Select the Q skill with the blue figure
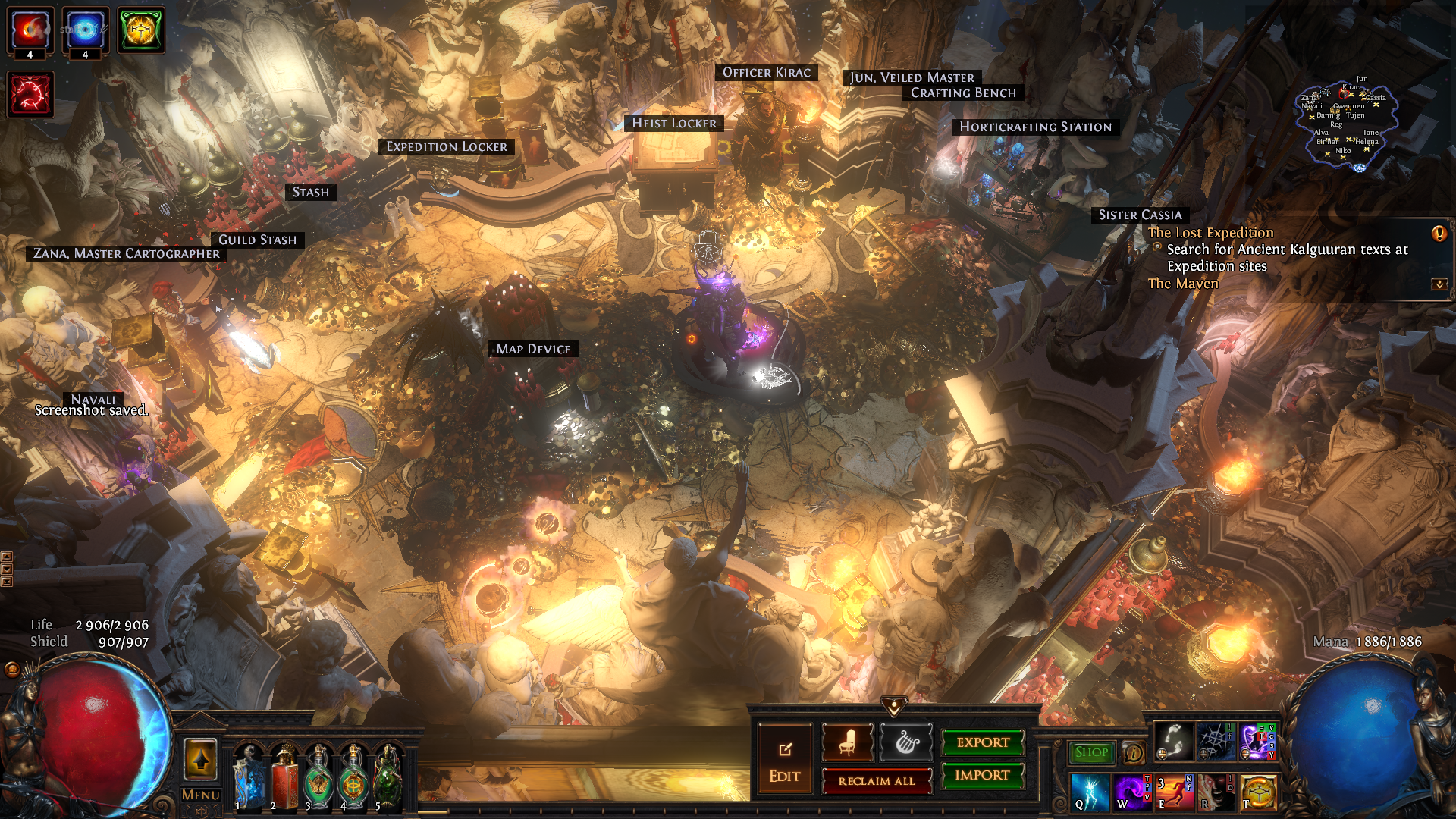Screen dimensions: 1456x819 tap(1090, 792)
